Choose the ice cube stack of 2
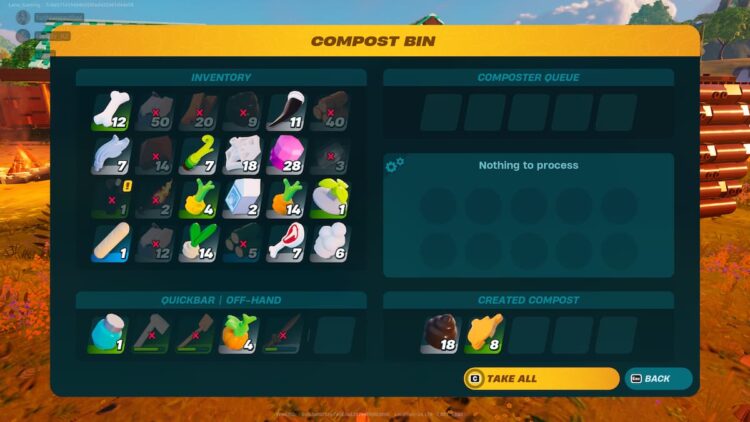 pos(242,197)
